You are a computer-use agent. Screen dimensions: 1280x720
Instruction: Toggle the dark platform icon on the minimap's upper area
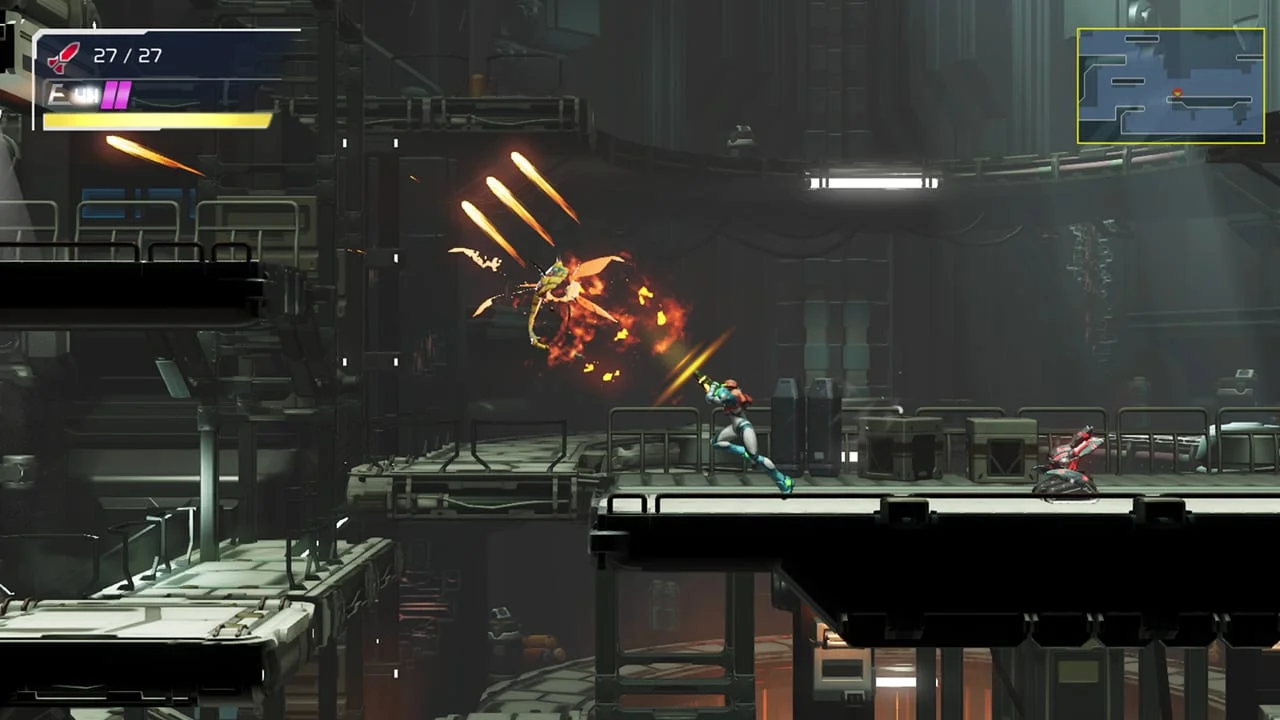point(1142,38)
